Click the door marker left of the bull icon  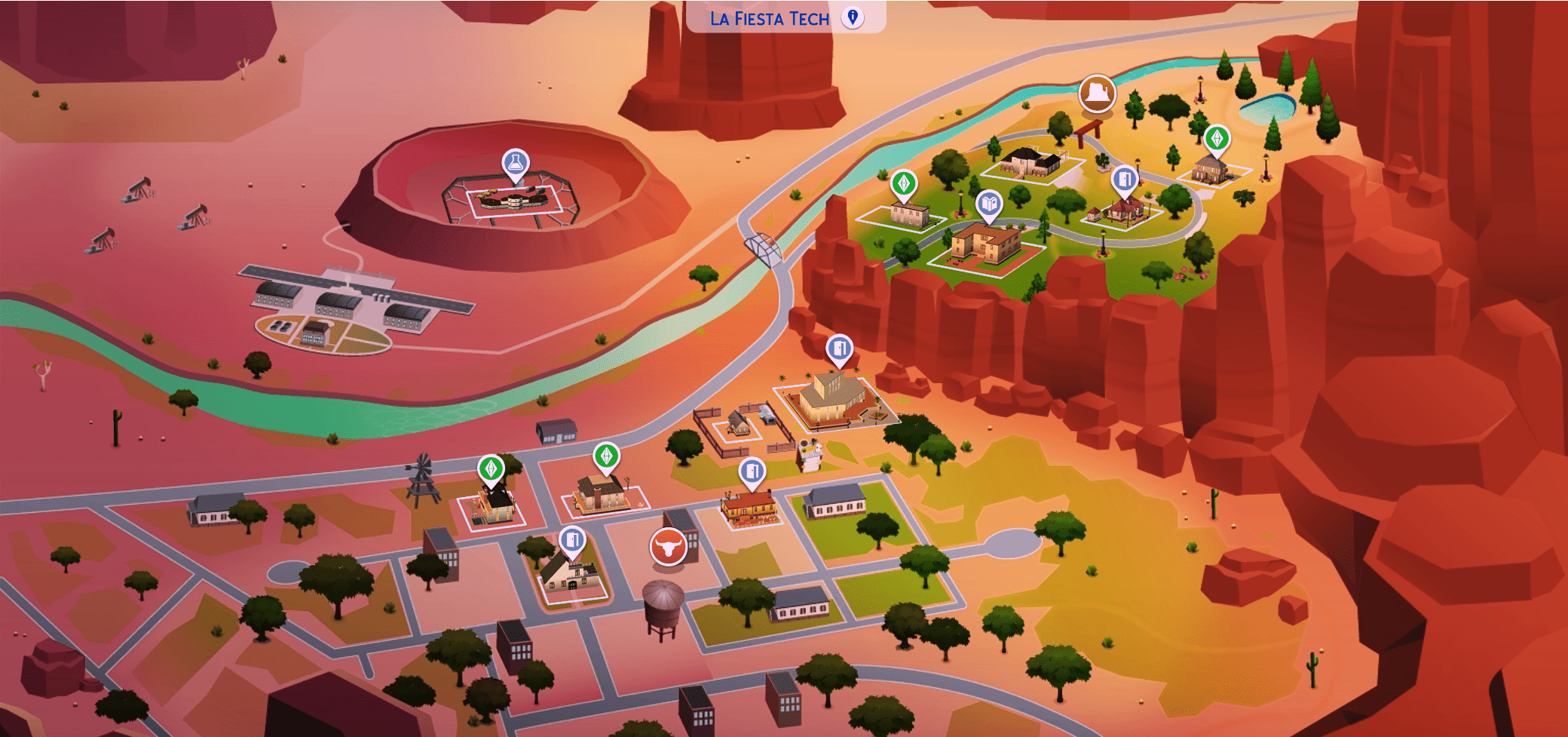pos(572,540)
